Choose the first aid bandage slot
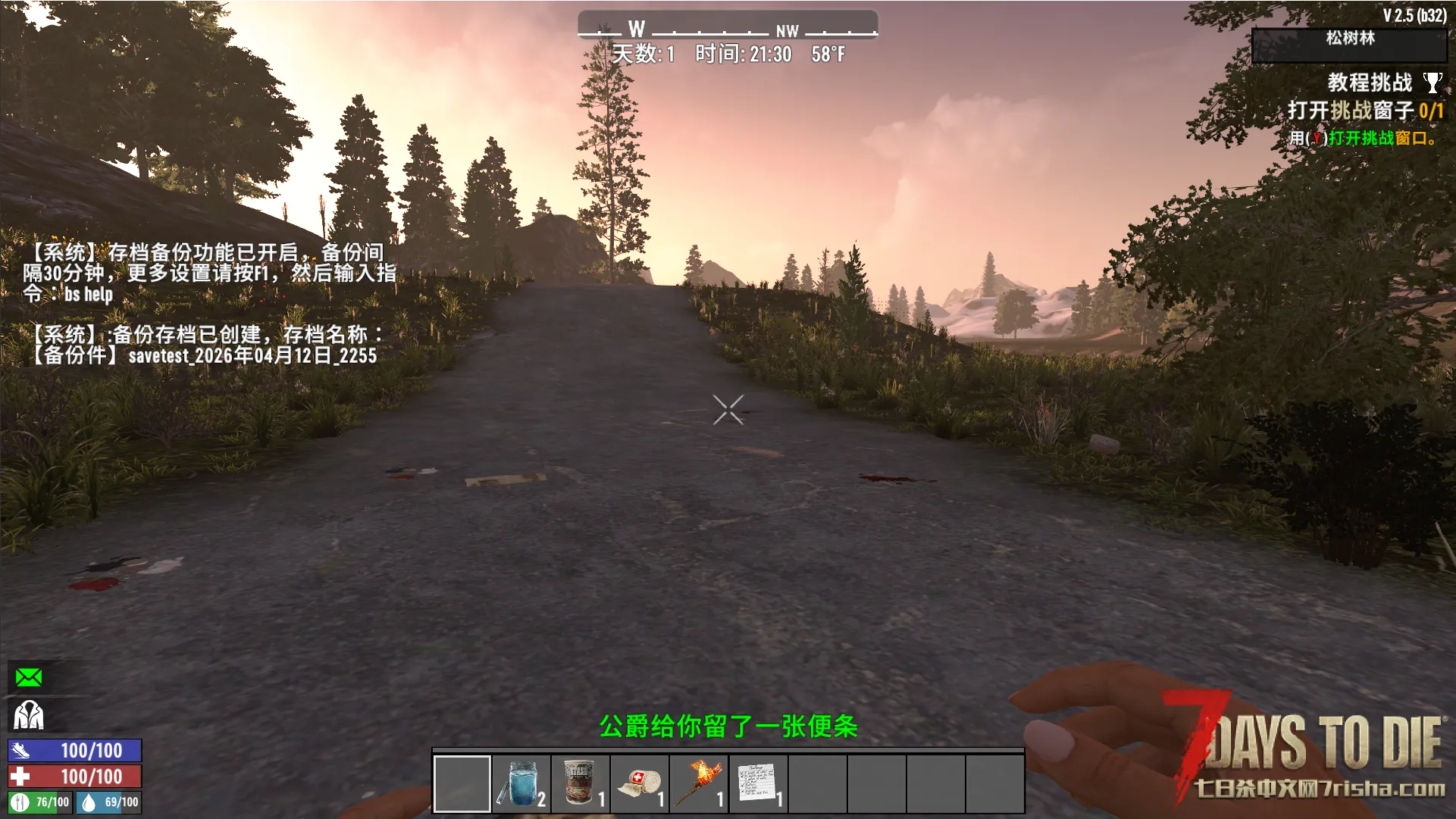The height and width of the screenshot is (819, 1456). pos(640,783)
